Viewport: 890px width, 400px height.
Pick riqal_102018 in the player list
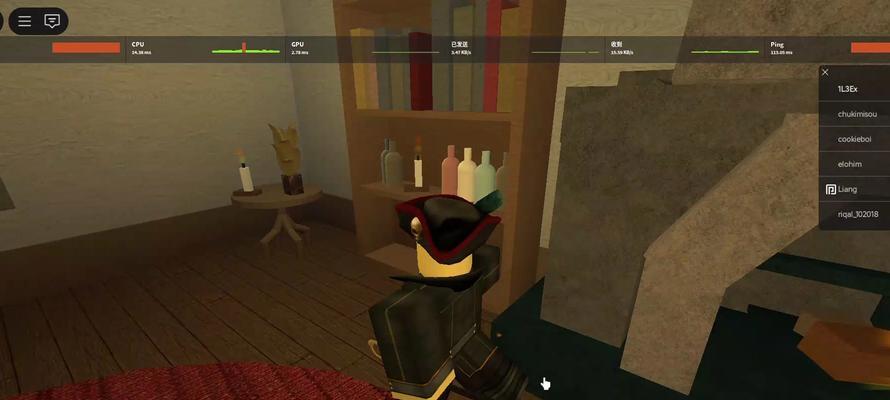tap(857, 214)
